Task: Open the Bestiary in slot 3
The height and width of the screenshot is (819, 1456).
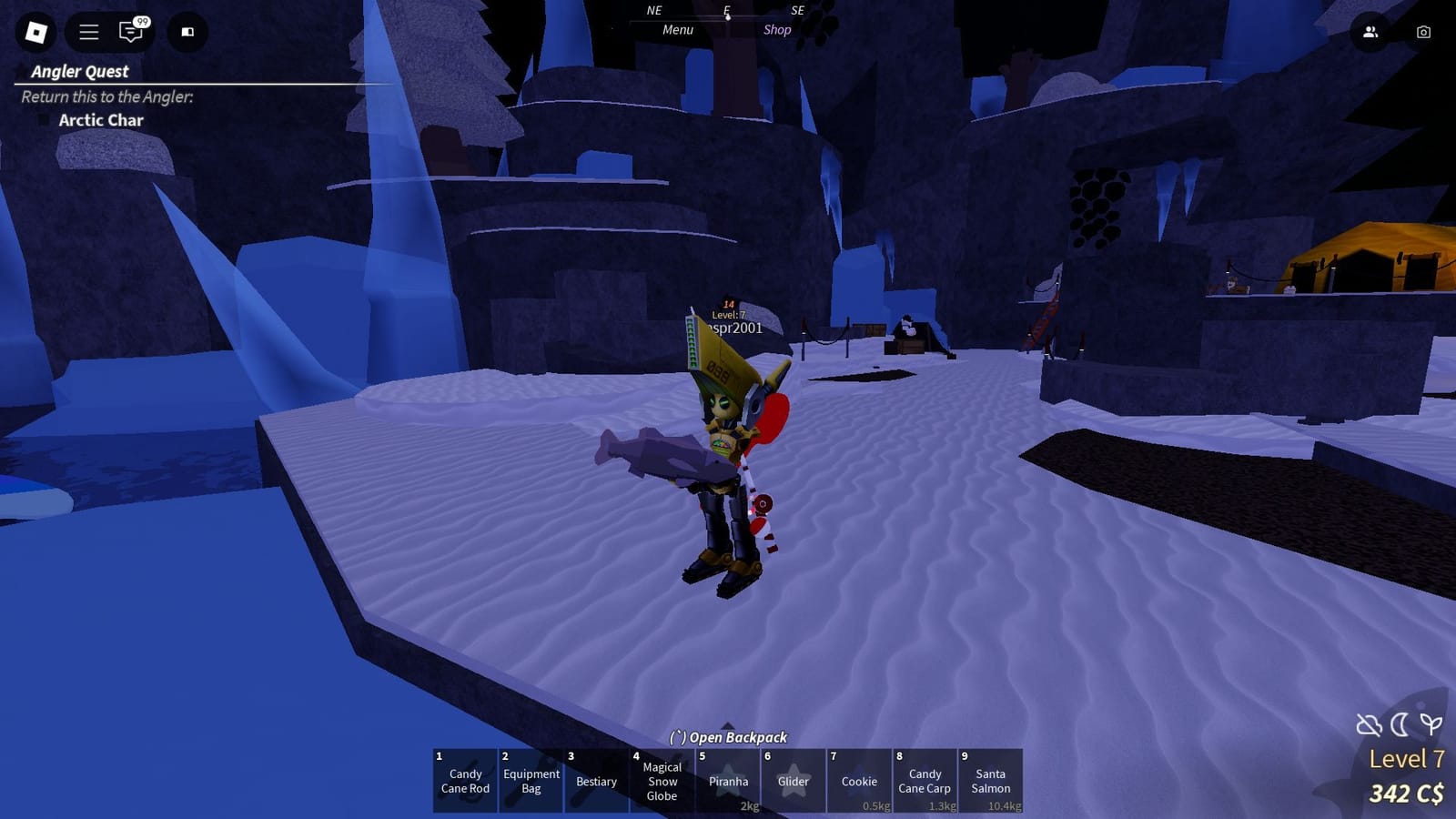Action: click(596, 781)
